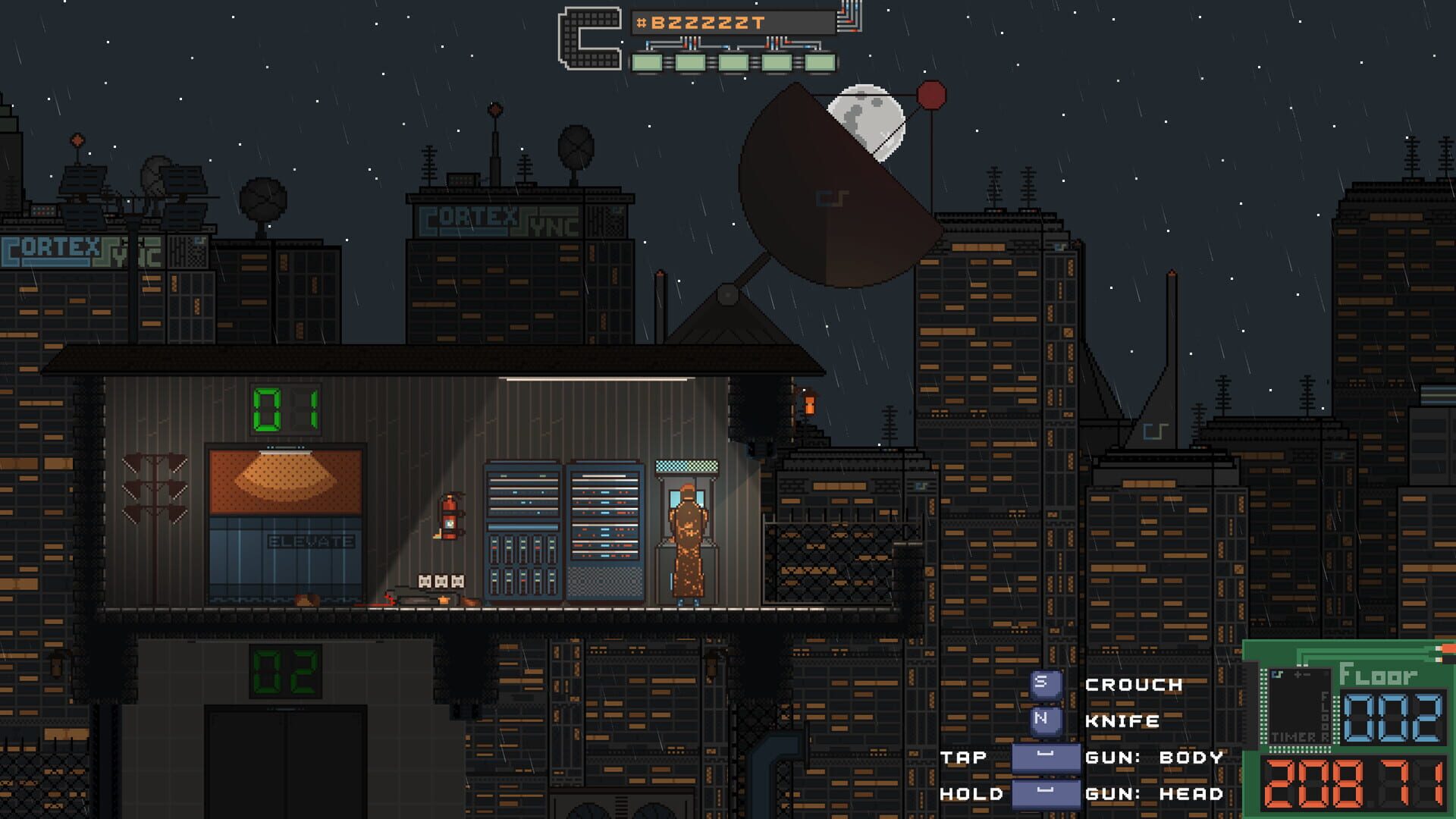Click the S key crouch prompt icon

click(1046, 684)
